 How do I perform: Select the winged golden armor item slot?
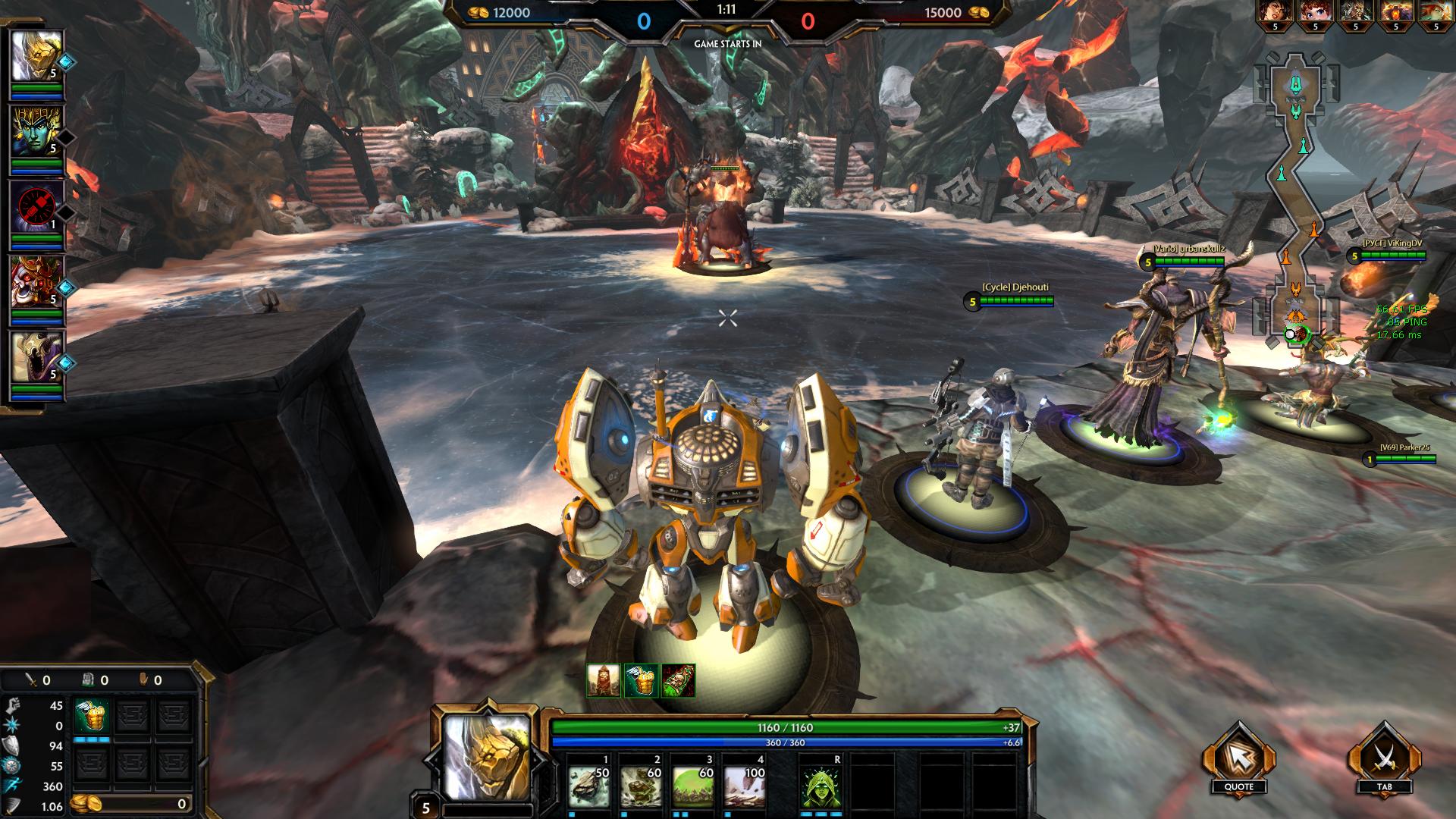[x=92, y=717]
